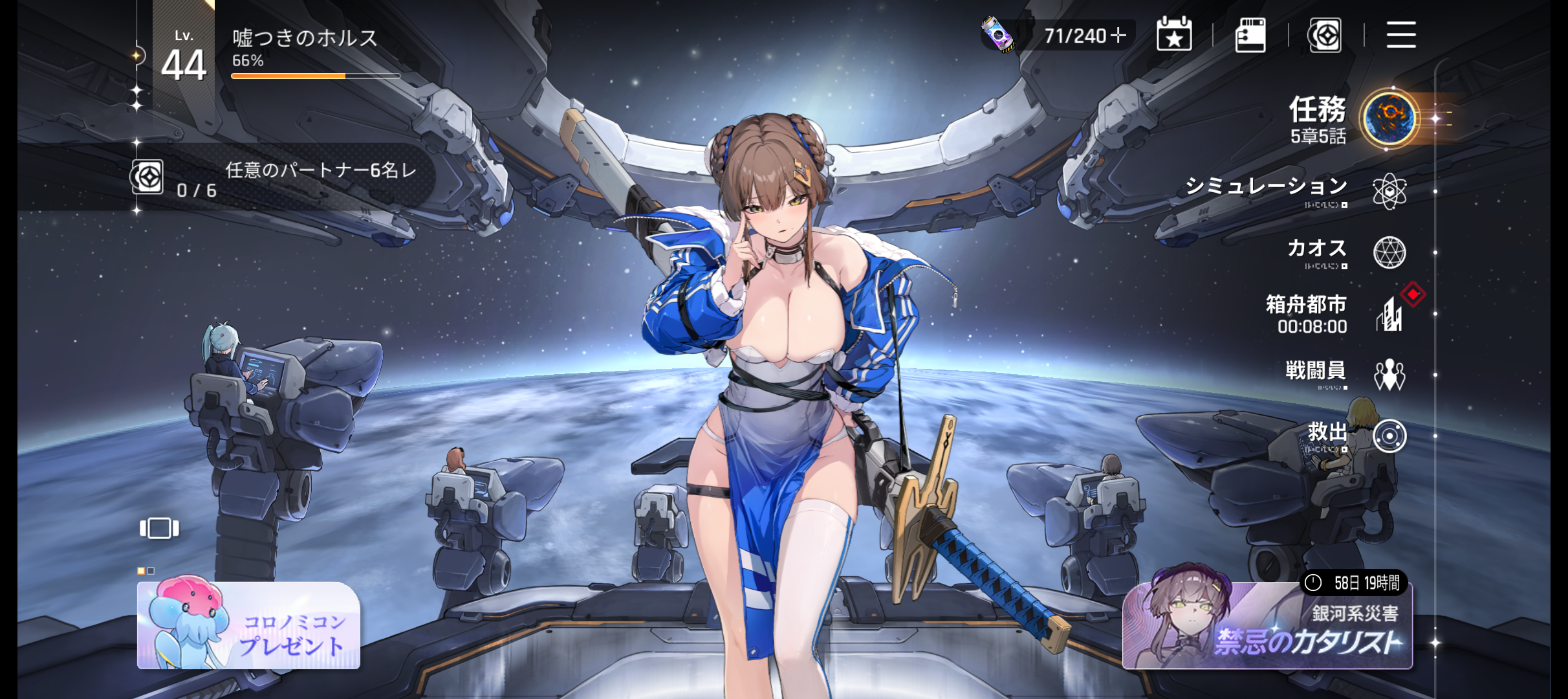
Task: Add stamina with the plus button
Action: [1118, 35]
